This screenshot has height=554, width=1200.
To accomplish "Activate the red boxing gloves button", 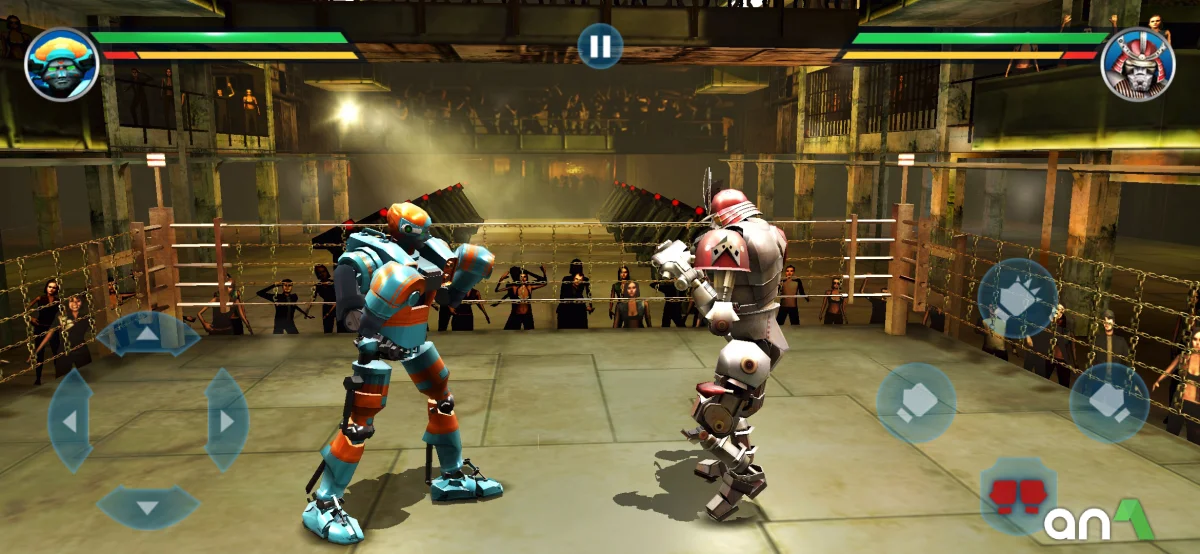I will [1017, 494].
